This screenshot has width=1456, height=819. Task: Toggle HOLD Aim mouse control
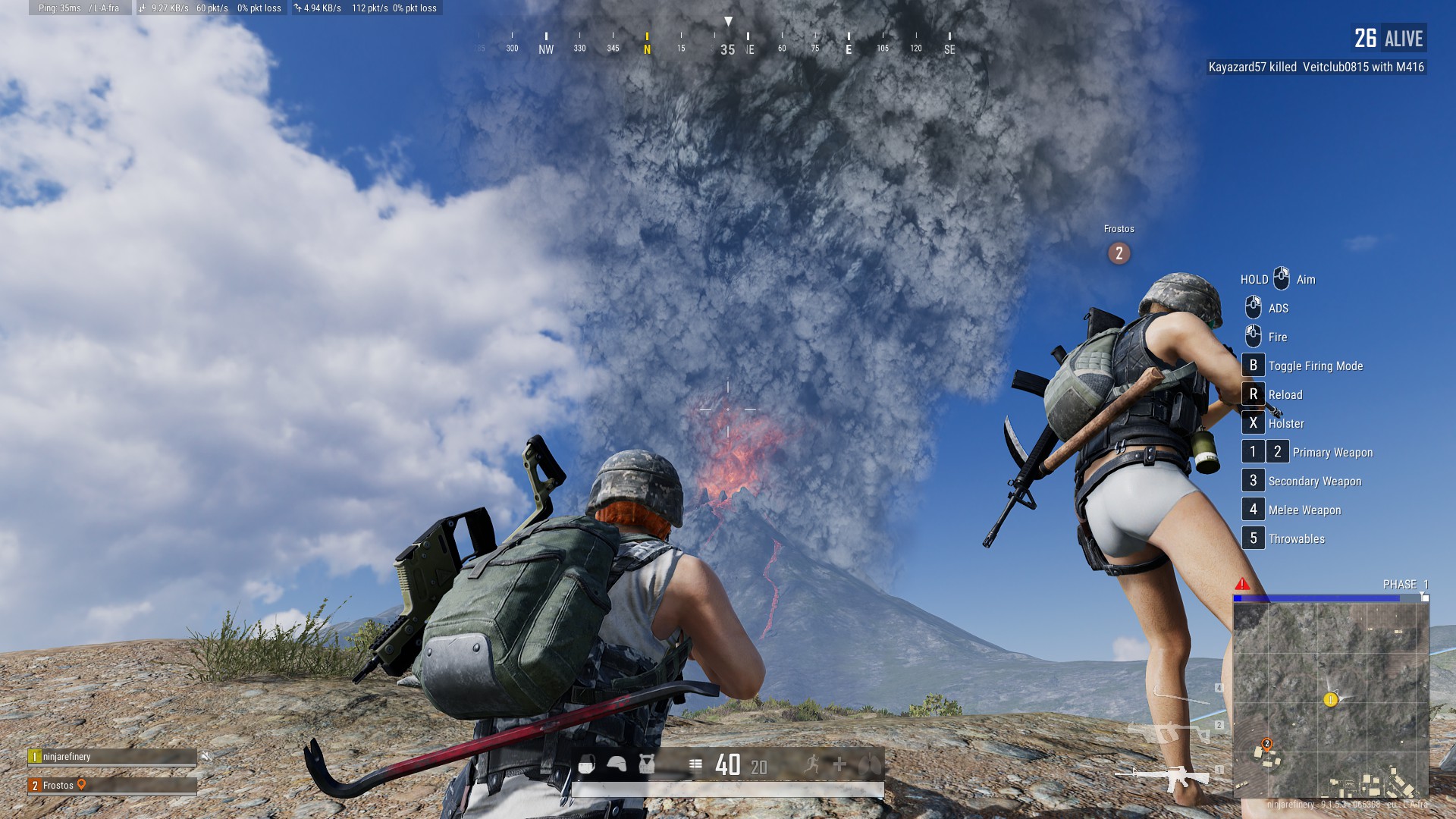1281,279
